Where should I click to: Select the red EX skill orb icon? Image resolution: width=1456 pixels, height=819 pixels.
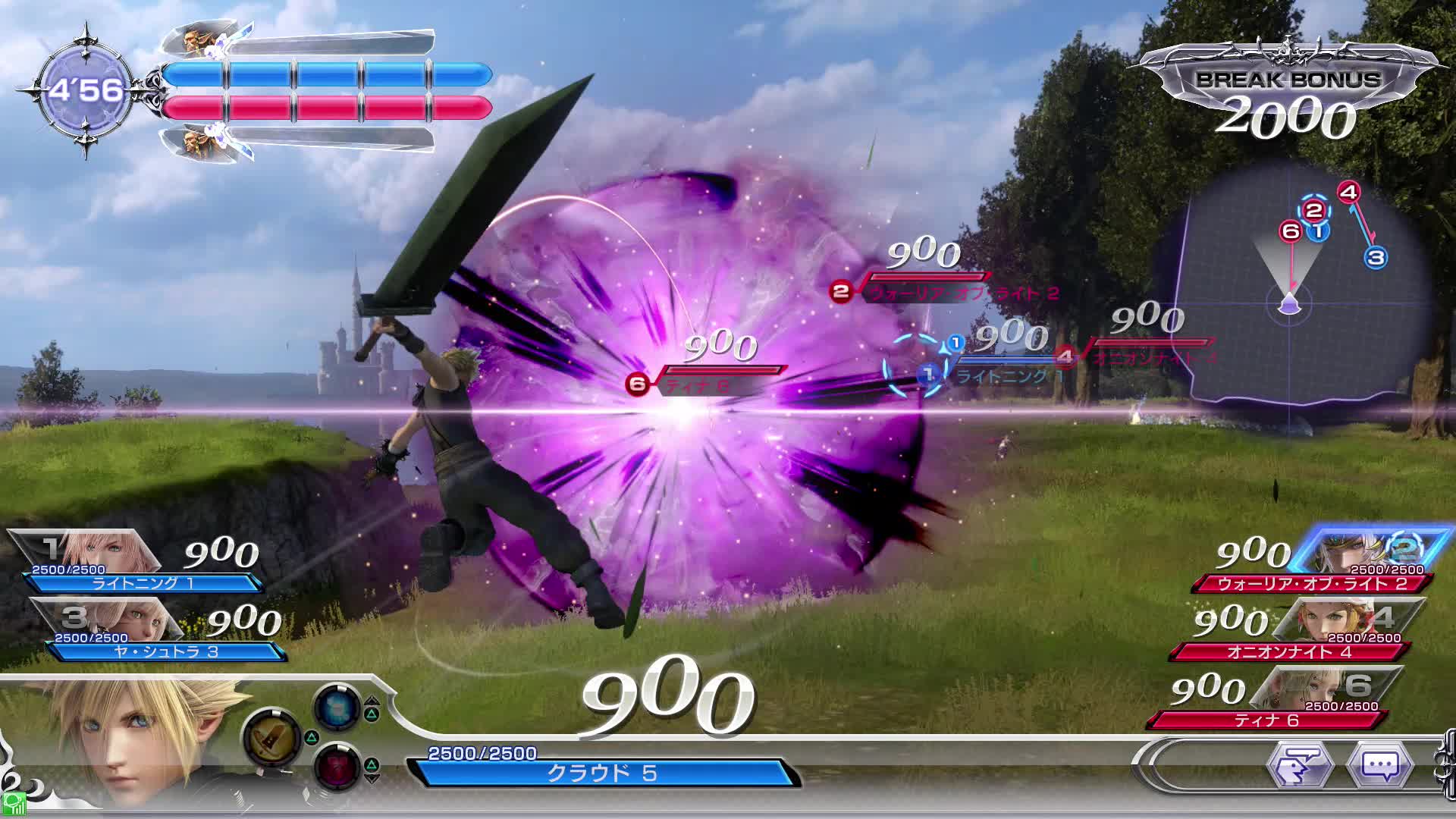pyautogui.click(x=338, y=764)
